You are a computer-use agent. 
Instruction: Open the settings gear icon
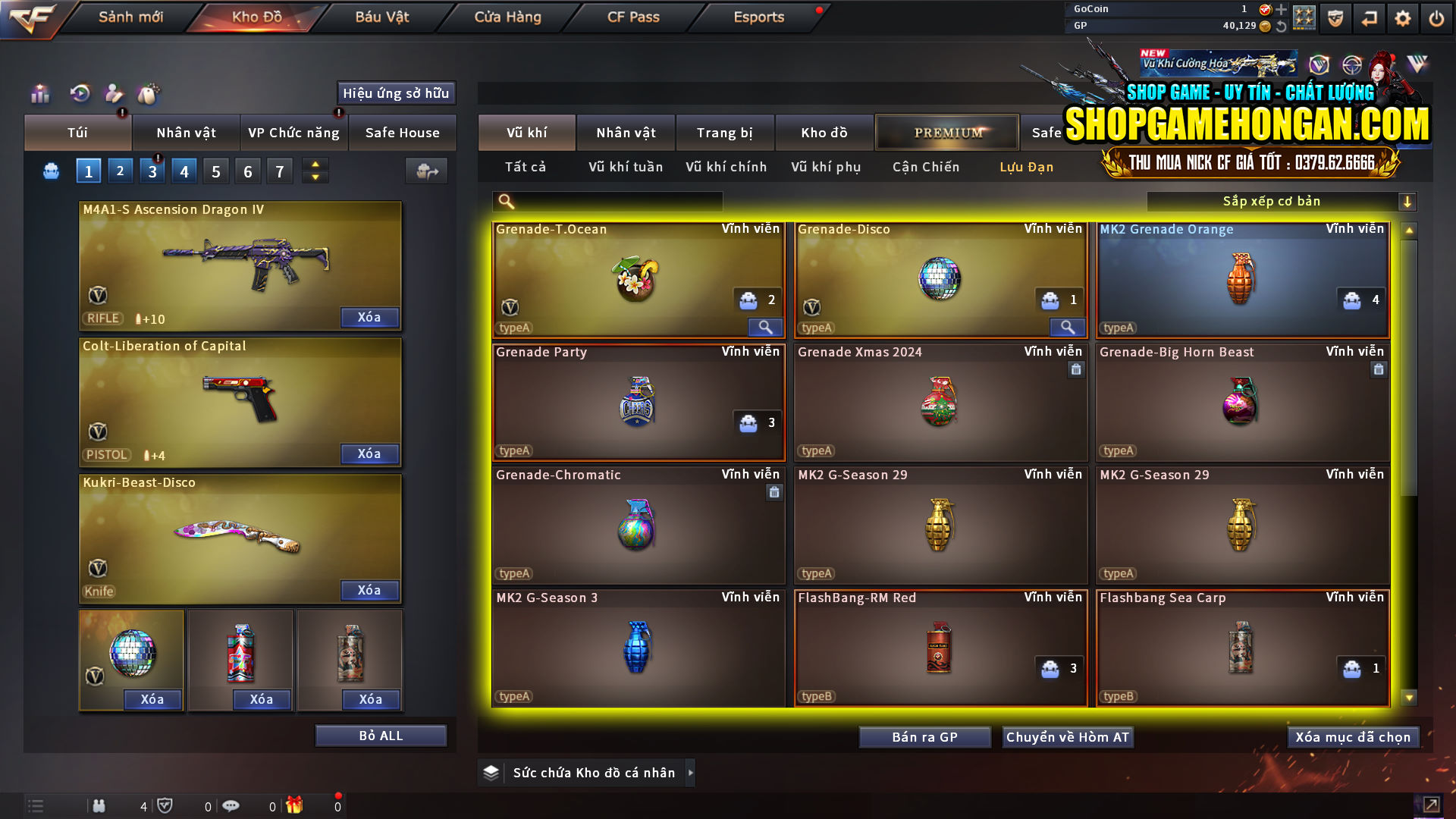click(1403, 17)
